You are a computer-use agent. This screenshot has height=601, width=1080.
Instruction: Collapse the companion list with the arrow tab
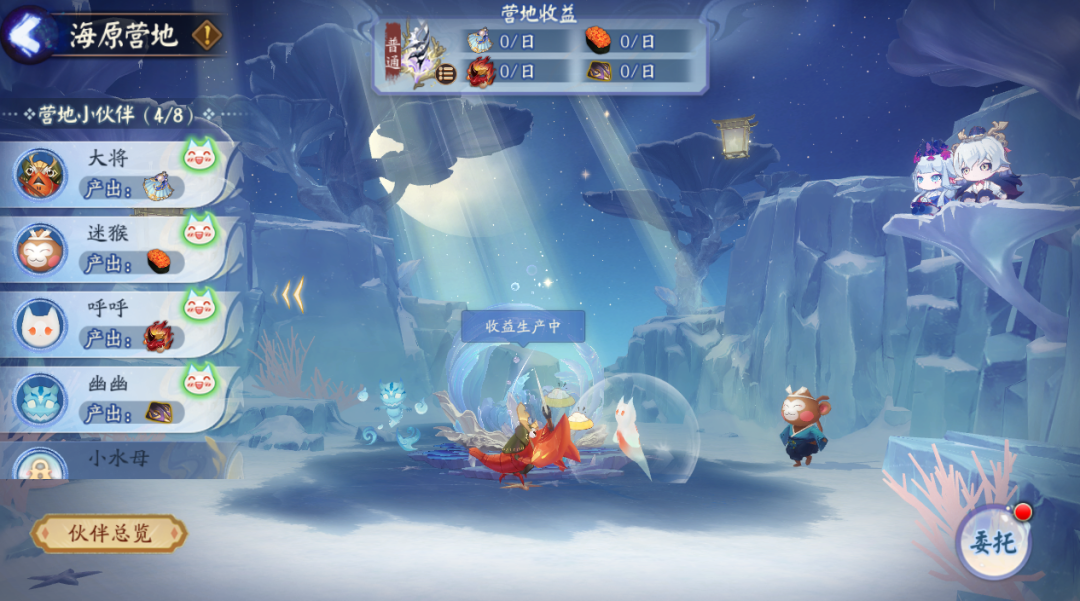click(290, 294)
